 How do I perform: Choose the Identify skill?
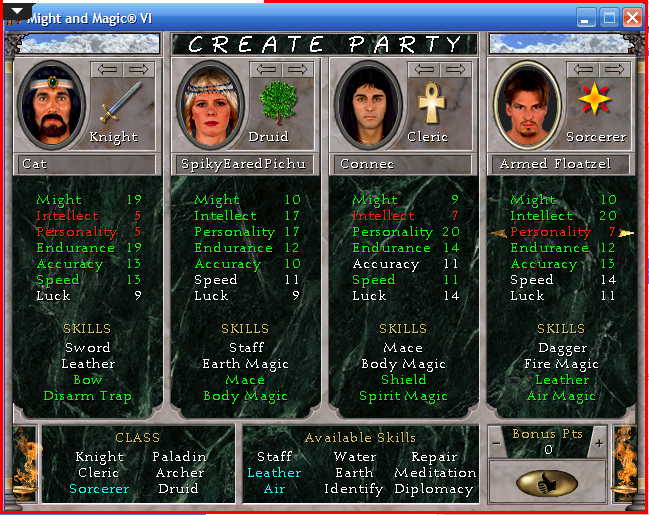pos(353,489)
